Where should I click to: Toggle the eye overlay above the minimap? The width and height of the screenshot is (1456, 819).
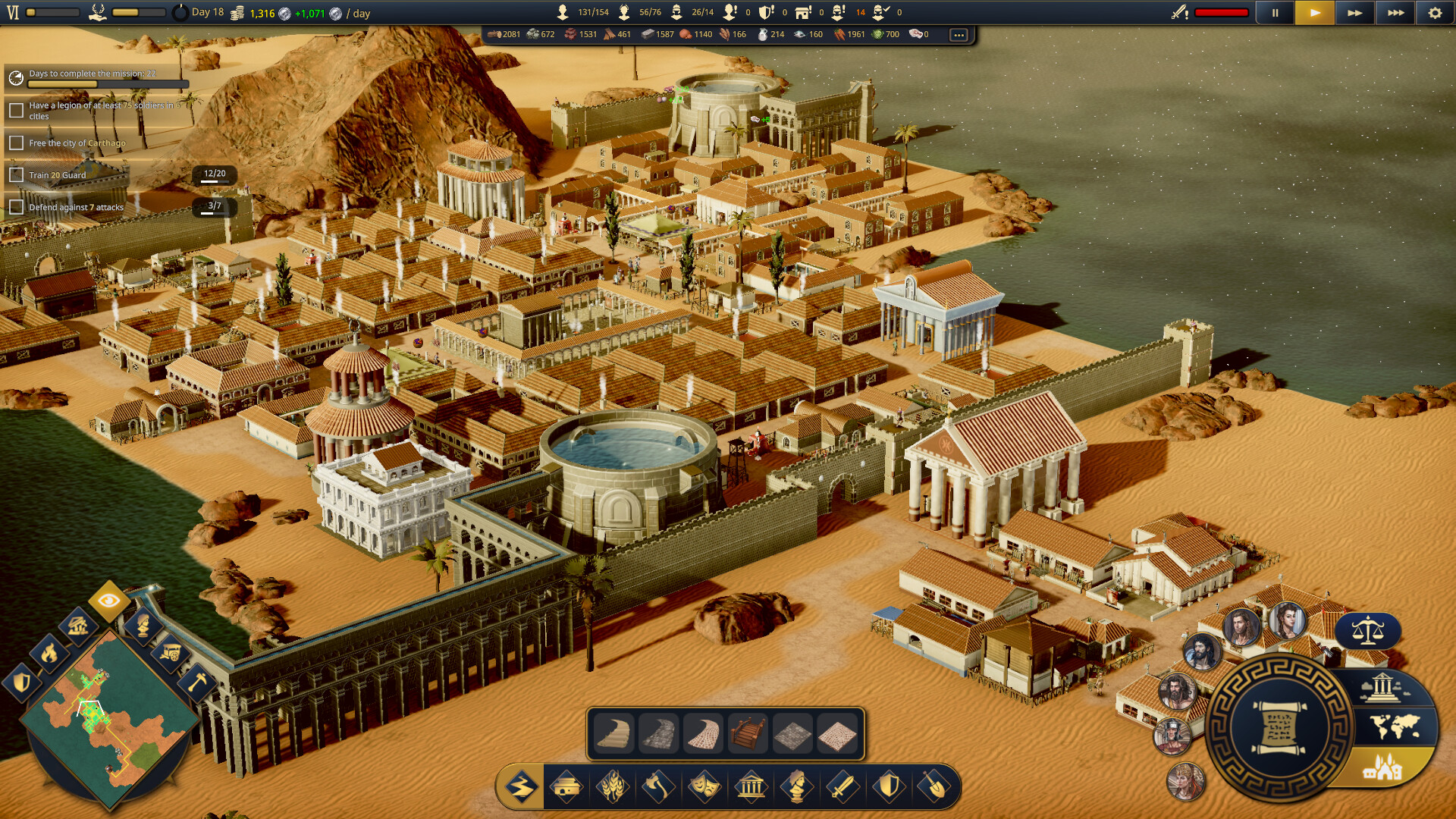108,601
